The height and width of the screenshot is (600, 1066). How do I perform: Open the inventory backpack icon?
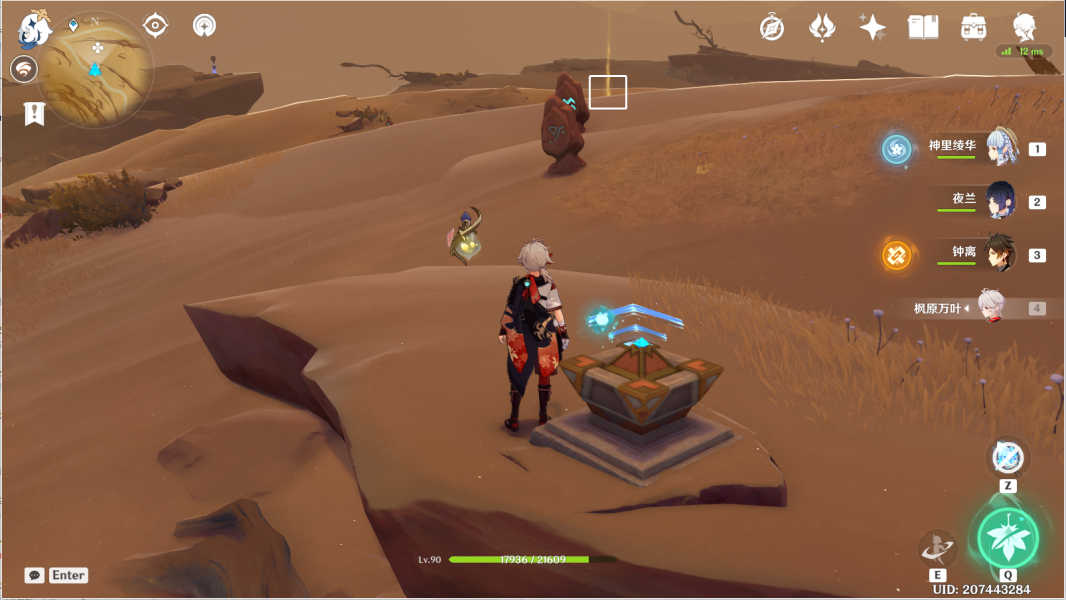pos(973,28)
